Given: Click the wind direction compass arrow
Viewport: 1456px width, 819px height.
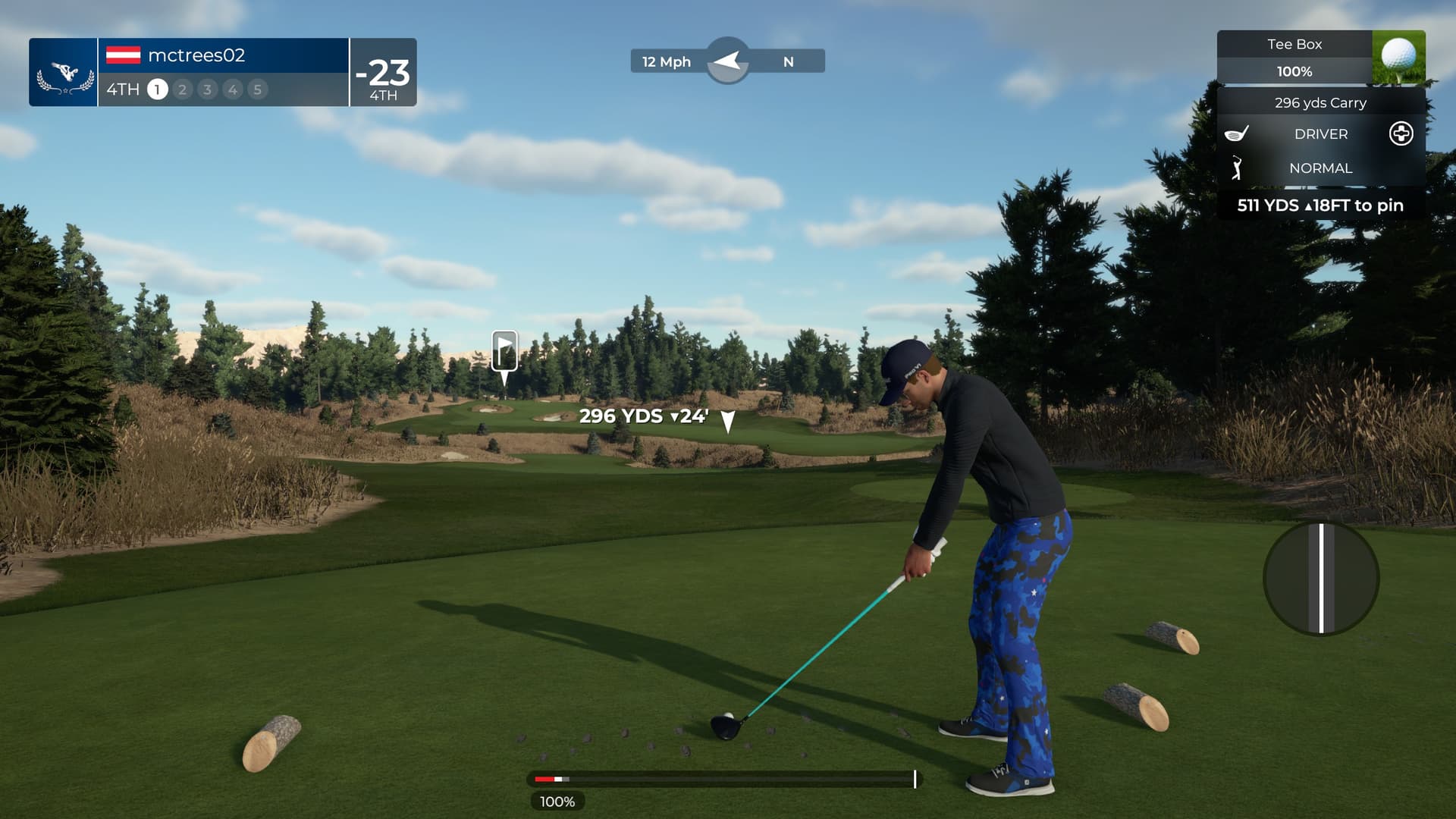Looking at the screenshot, I should (727, 61).
